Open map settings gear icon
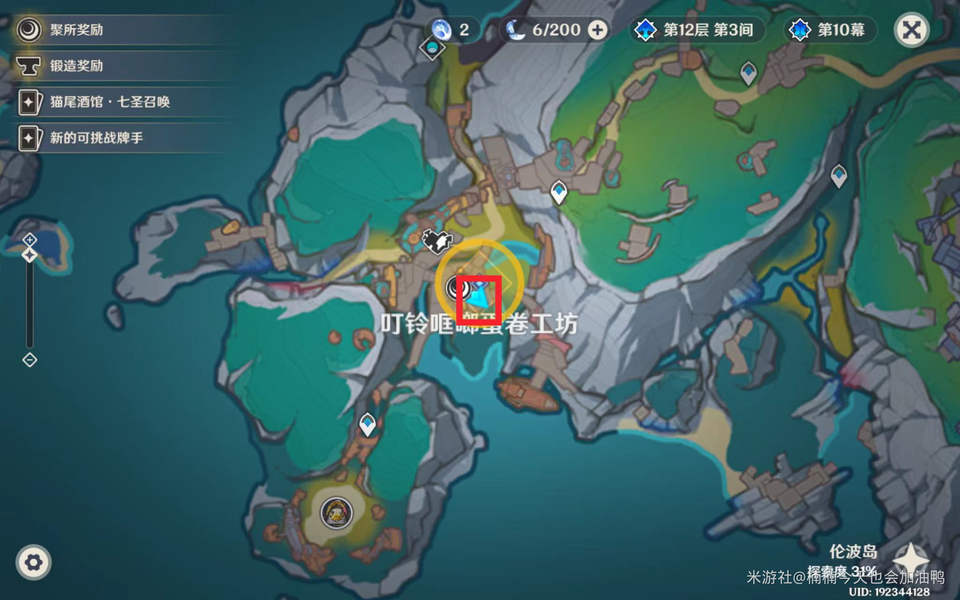The width and height of the screenshot is (960, 600). [x=34, y=563]
